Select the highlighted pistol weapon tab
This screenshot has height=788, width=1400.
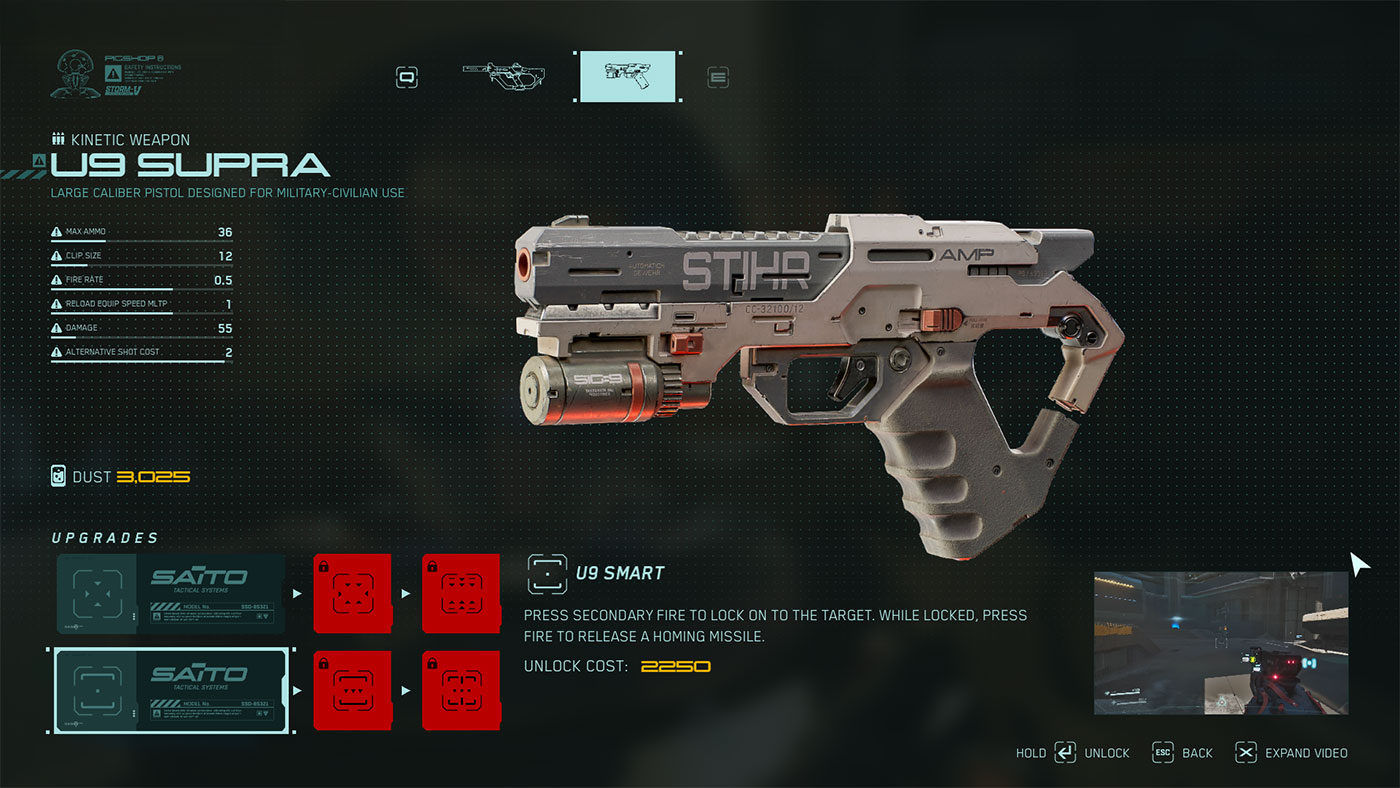(x=629, y=76)
